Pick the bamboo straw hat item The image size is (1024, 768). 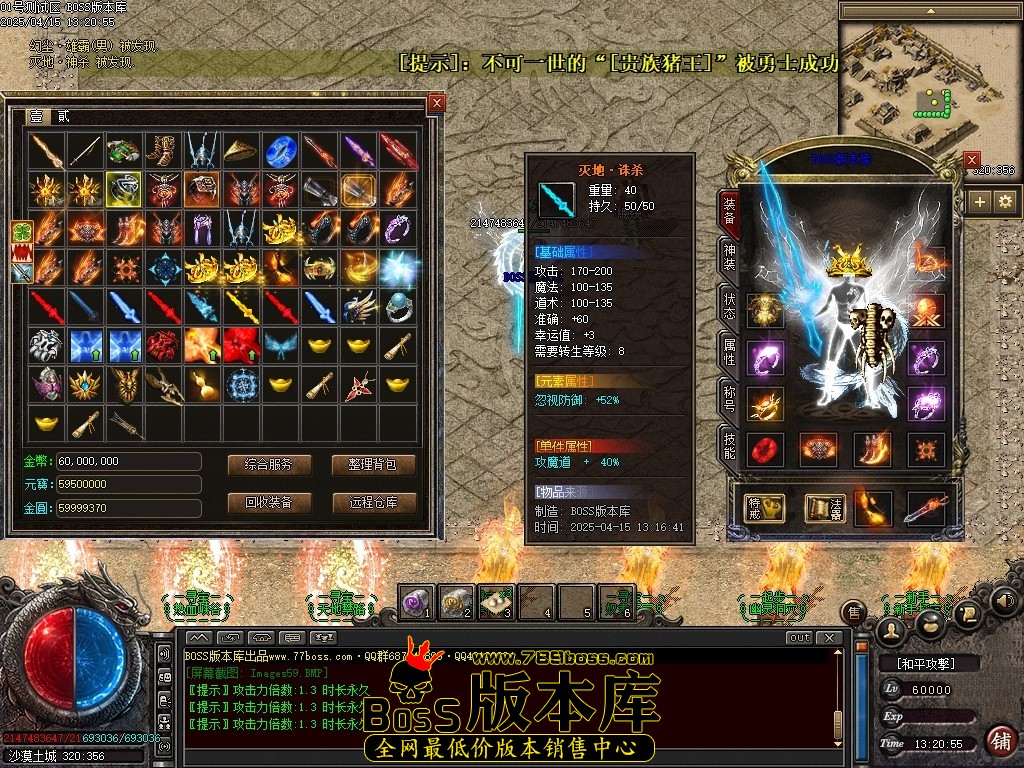coord(239,151)
